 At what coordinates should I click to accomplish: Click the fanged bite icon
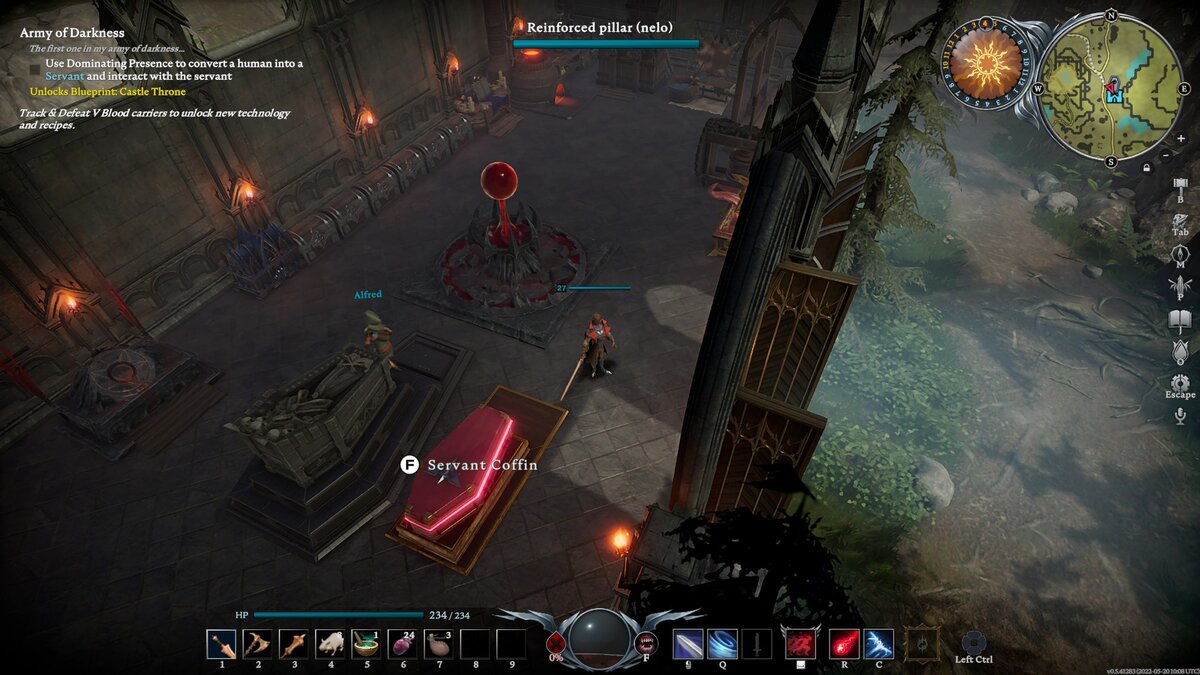point(647,643)
